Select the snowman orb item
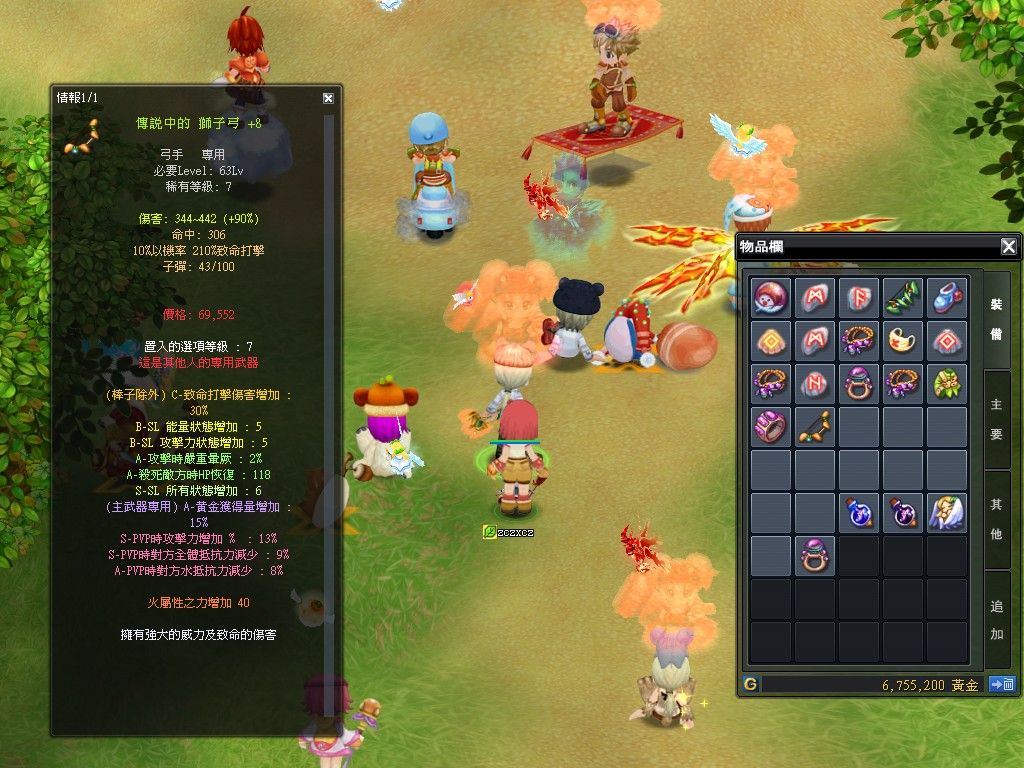1024x768 pixels. [771, 298]
